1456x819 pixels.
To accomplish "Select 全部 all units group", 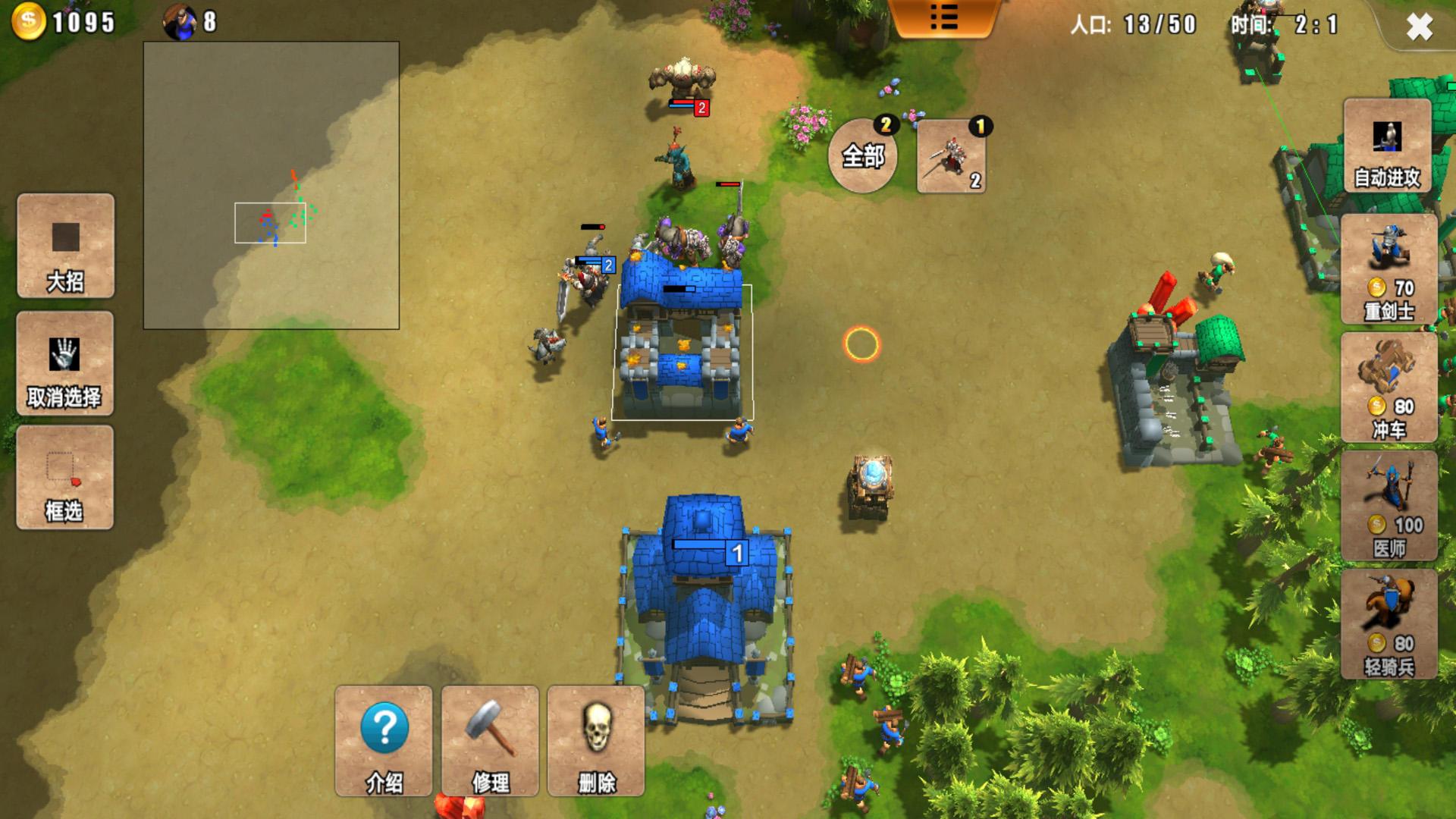I will click(863, 156).
